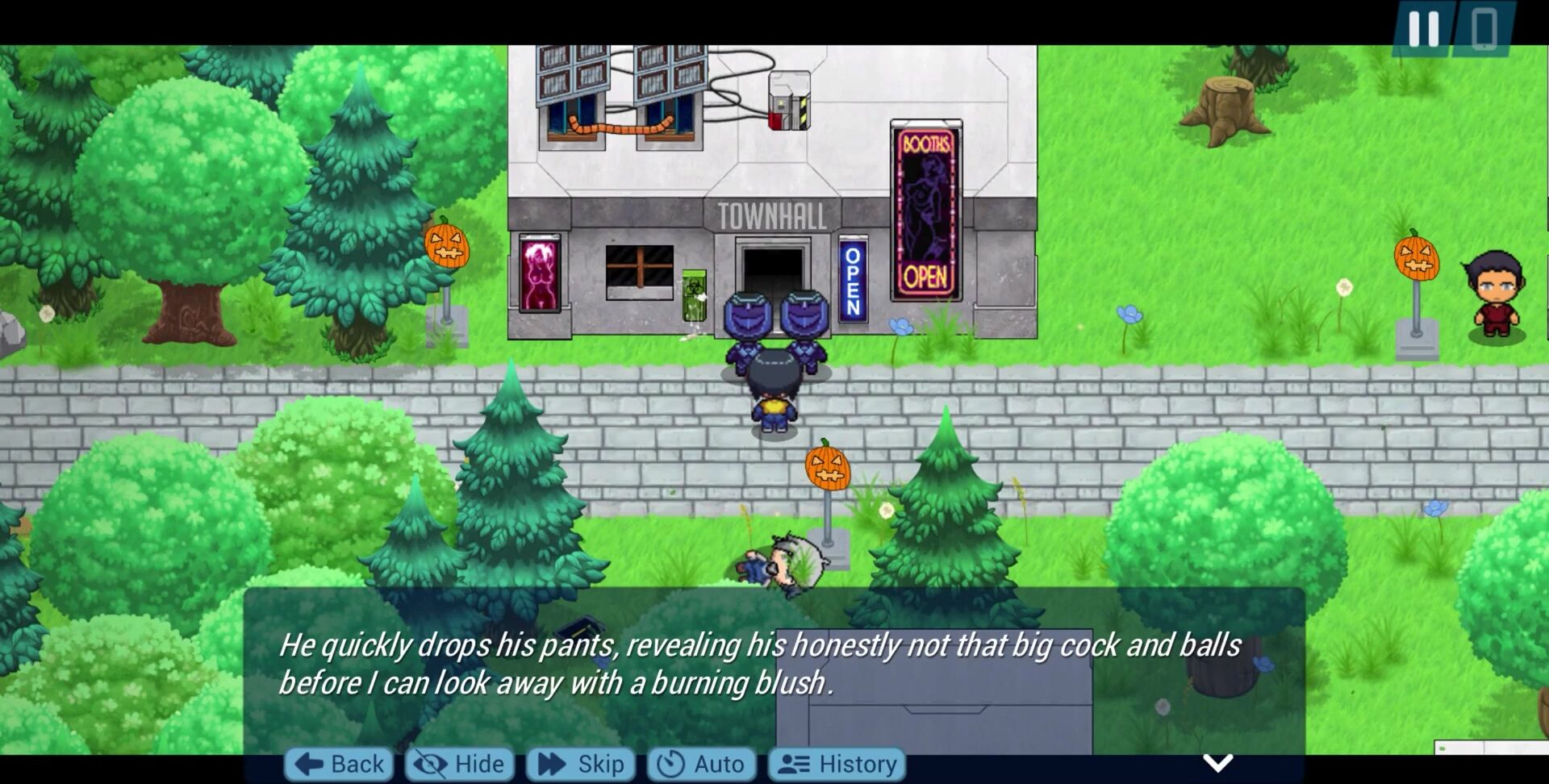Advance dialogue using the down arrow
Viewport: 1549px width, 784px height.
pos(1217,762)
